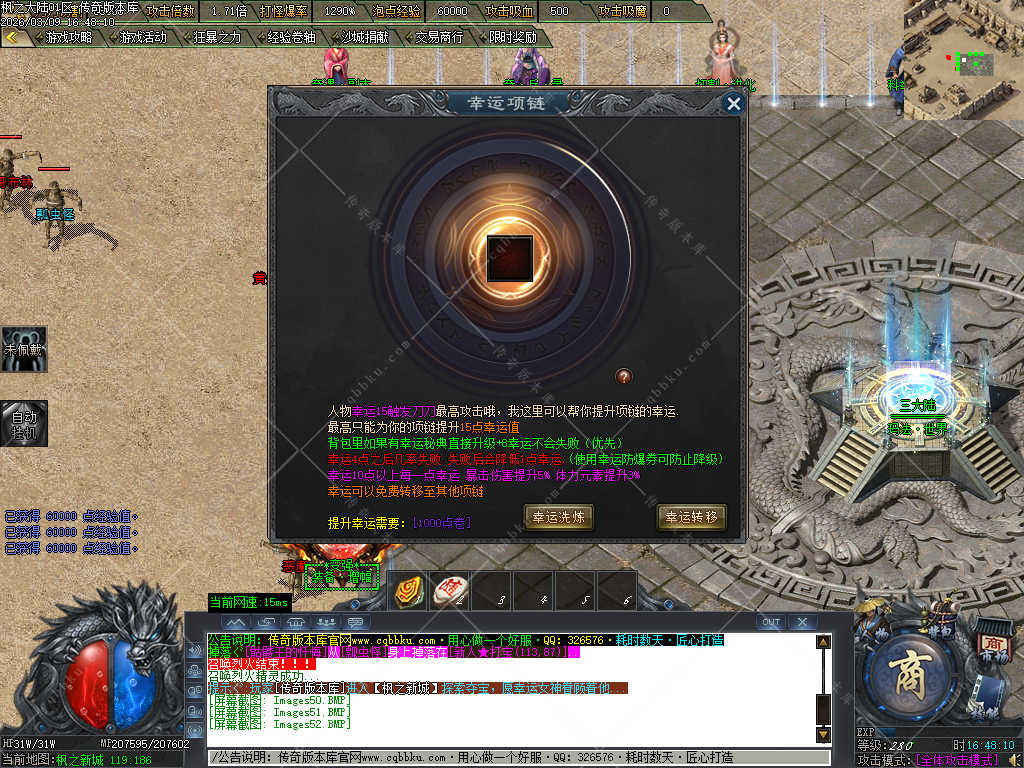Open the orange question mark help icon
Screen dimensions: 1024x768
624,376
